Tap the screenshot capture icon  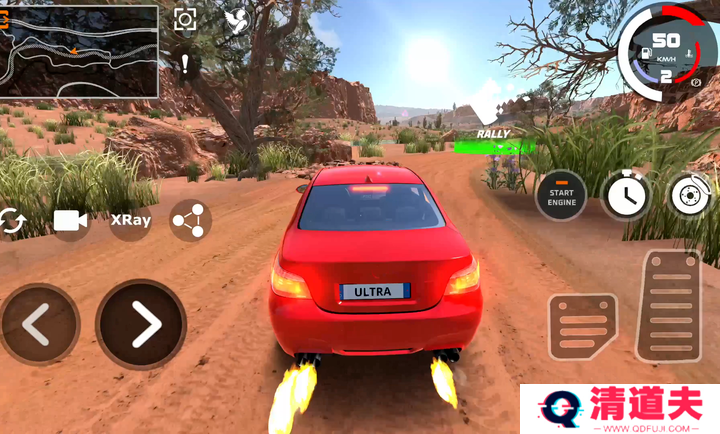click(x=185, y=20)
